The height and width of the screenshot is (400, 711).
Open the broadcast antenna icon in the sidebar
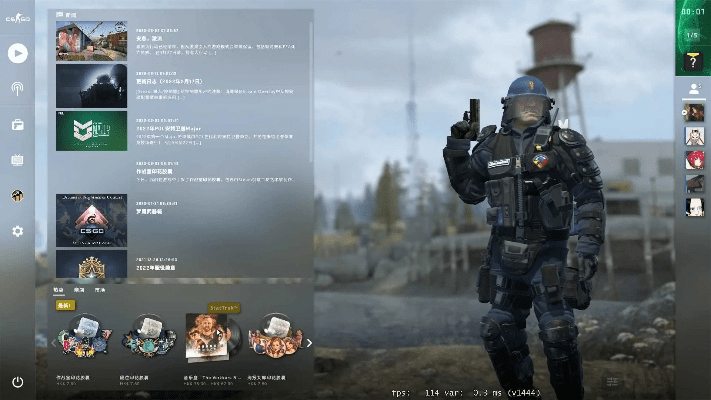coord(18,89)
